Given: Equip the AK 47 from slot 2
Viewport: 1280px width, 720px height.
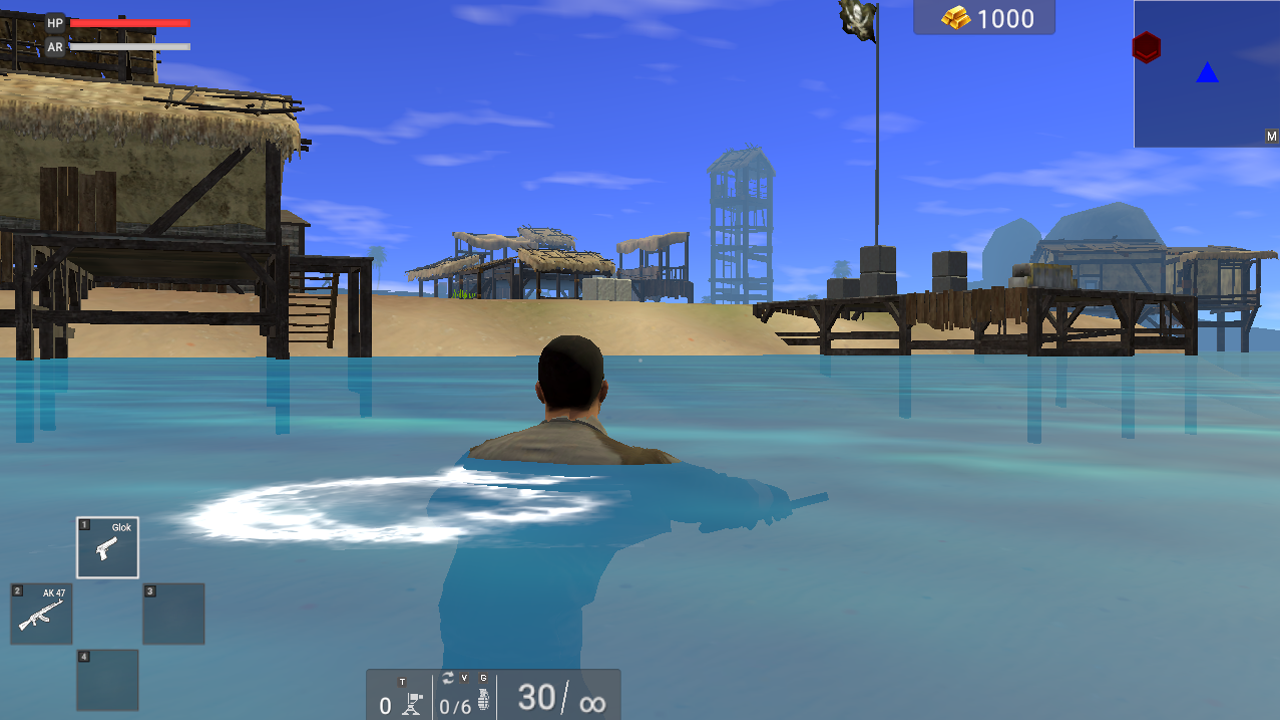Looking at the screenshot, I should click(x=40, y=613).
